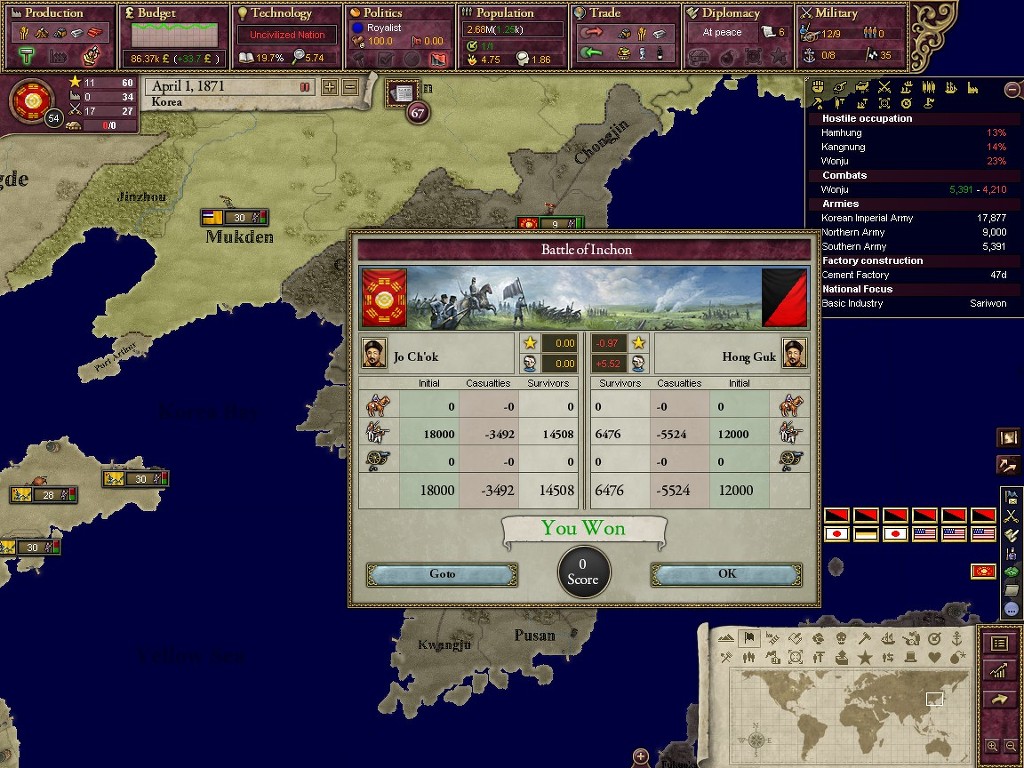1024x768 pixels.
Task: Go to the battle location with Goto
Action: (442, 574)
